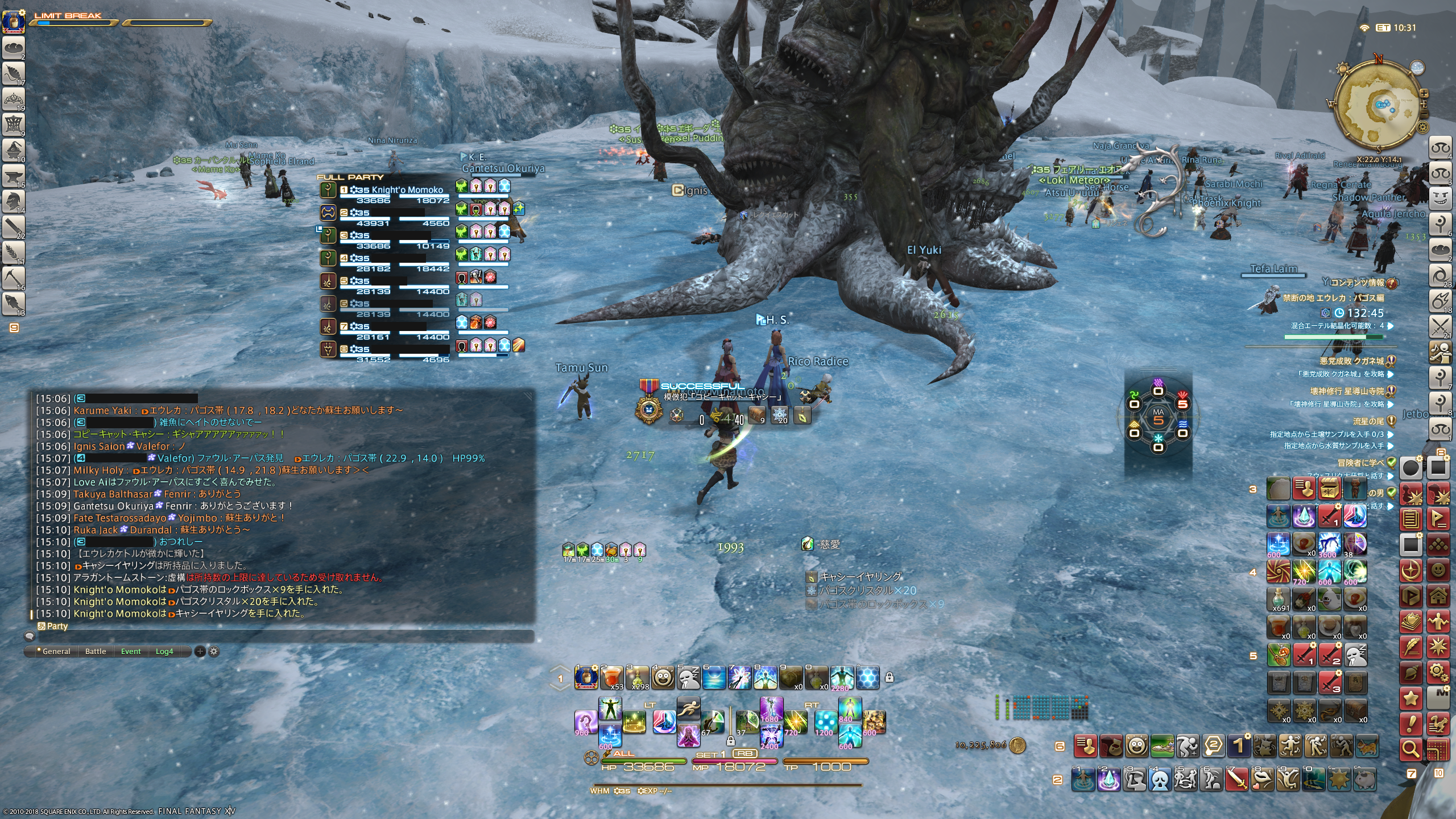Toggle the hotbar lock padlock
Screen dimensions: 1456x819
(890, 677)
